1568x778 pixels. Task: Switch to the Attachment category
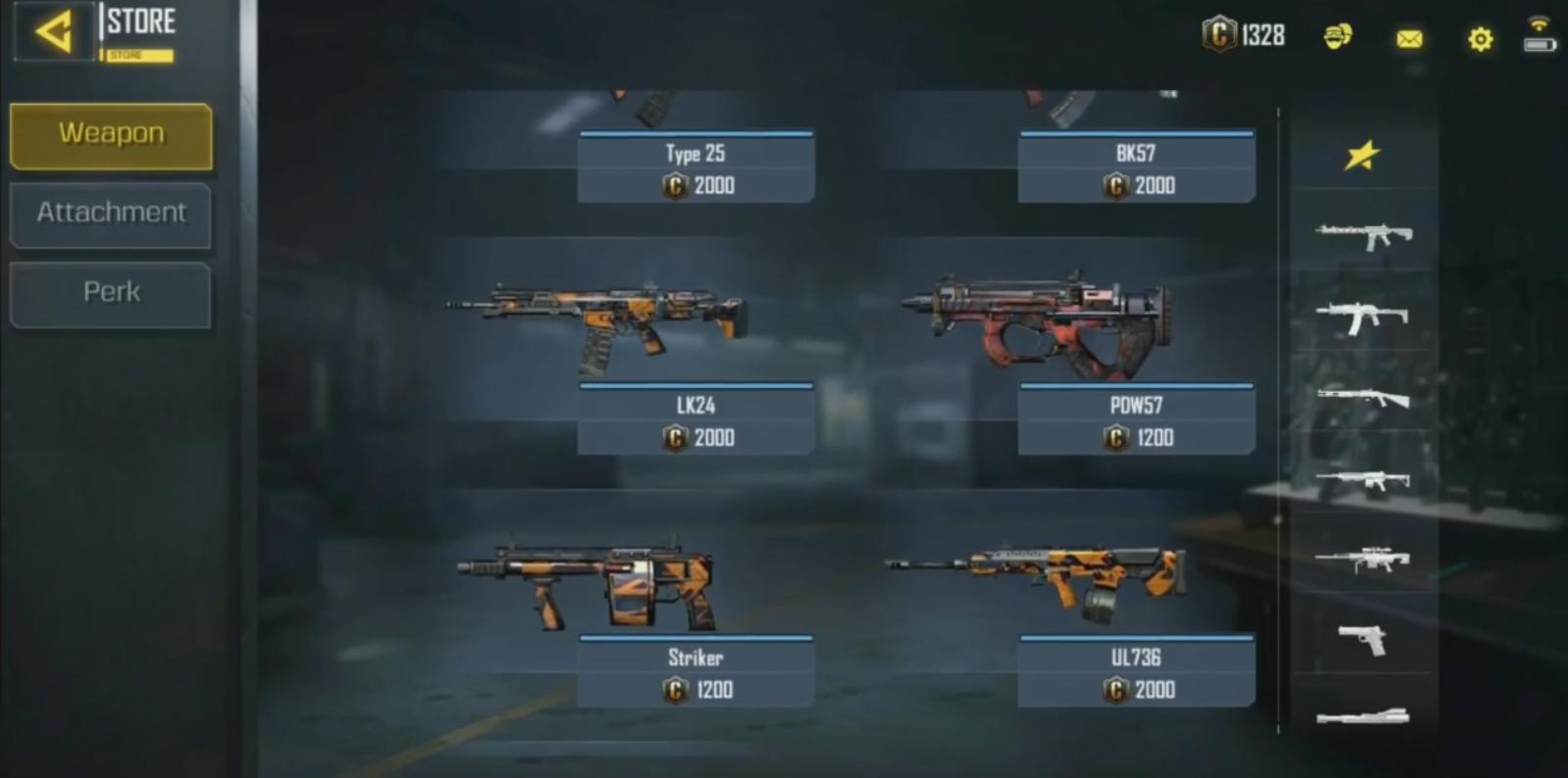point(111,214)
